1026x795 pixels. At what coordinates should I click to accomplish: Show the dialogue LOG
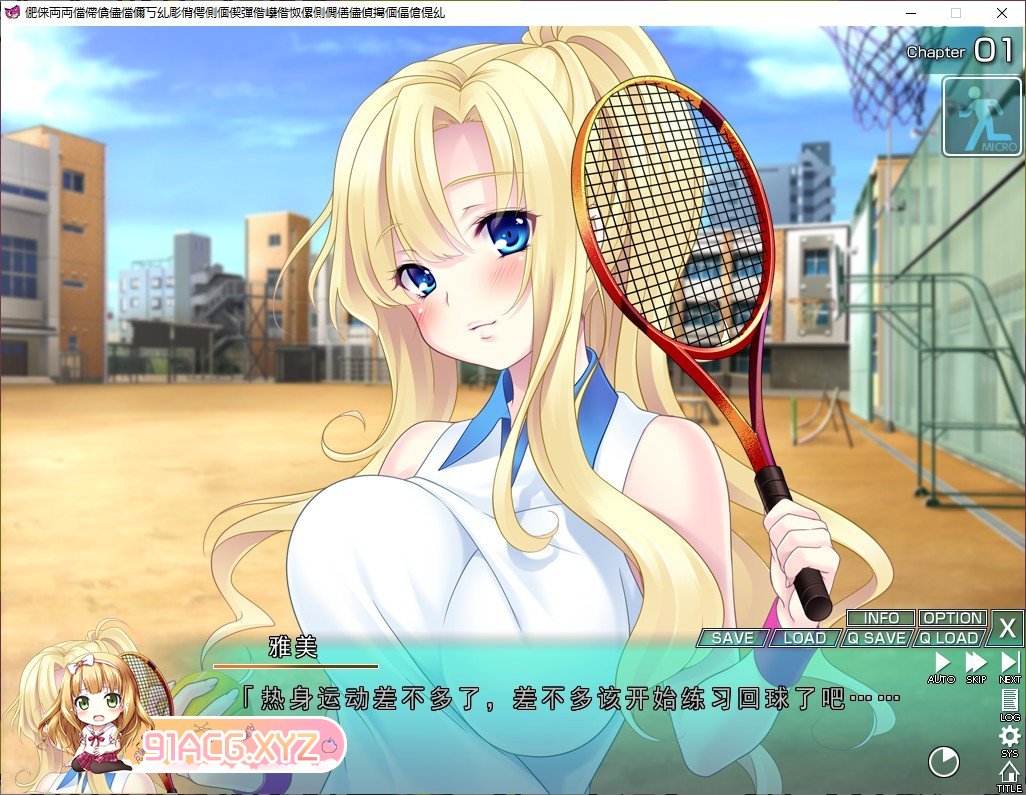tap(1009, 704)
